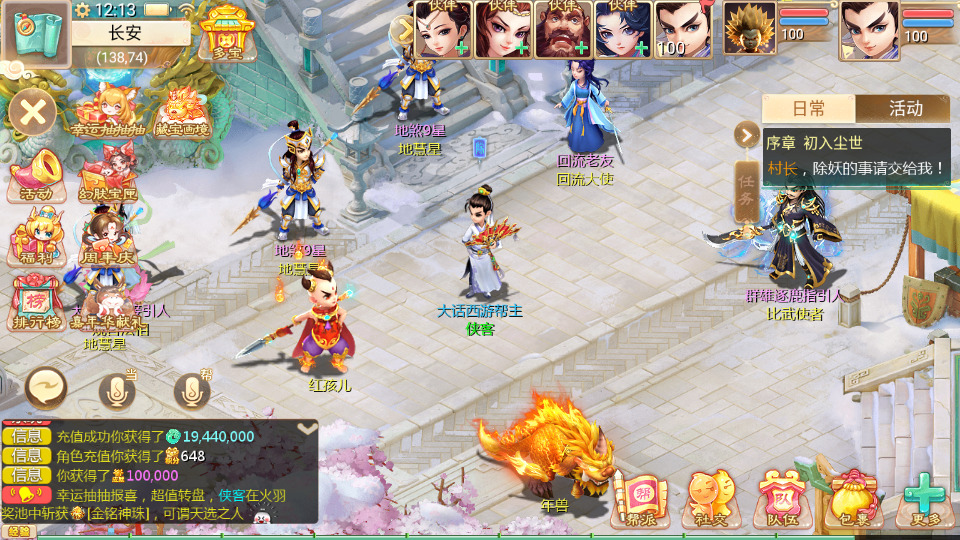Open the world map scroll icon
Viewport: 960px width, 540px height.
point(35,34)
